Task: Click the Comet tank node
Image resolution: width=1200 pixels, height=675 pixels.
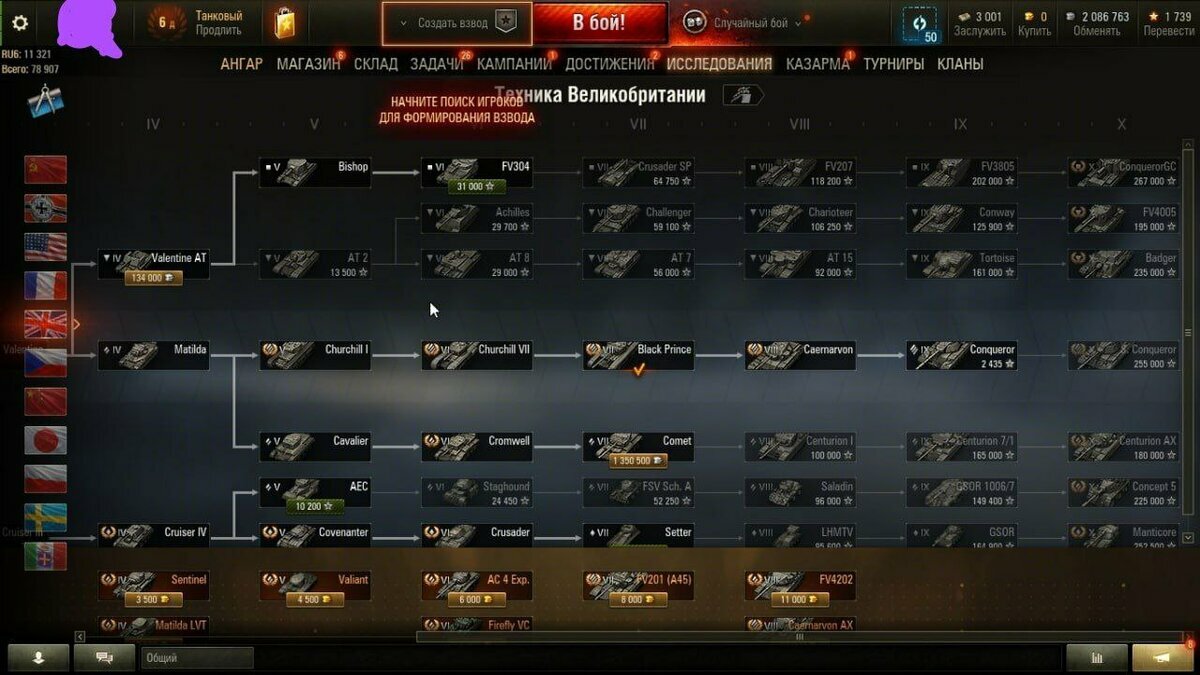Action: tap(639, 447)
